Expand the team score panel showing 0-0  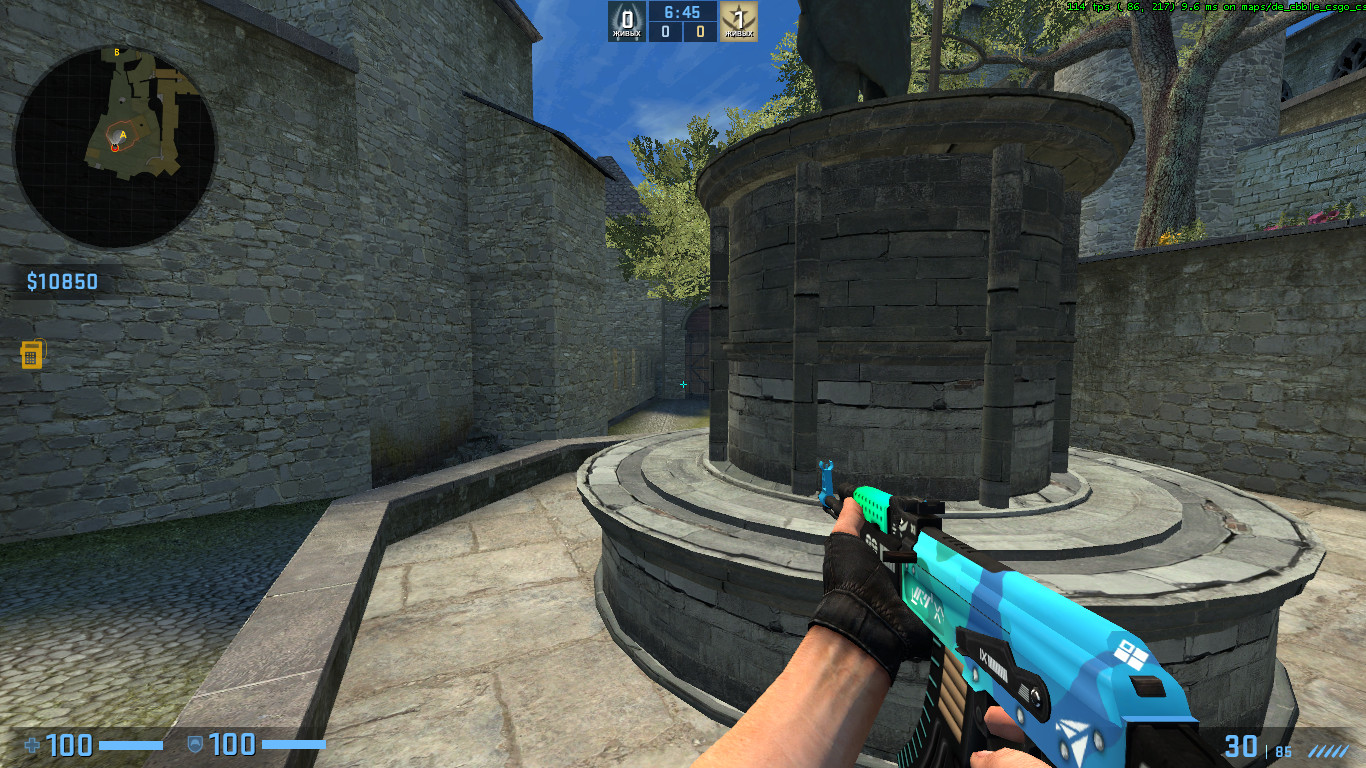(x=681, y=32)
